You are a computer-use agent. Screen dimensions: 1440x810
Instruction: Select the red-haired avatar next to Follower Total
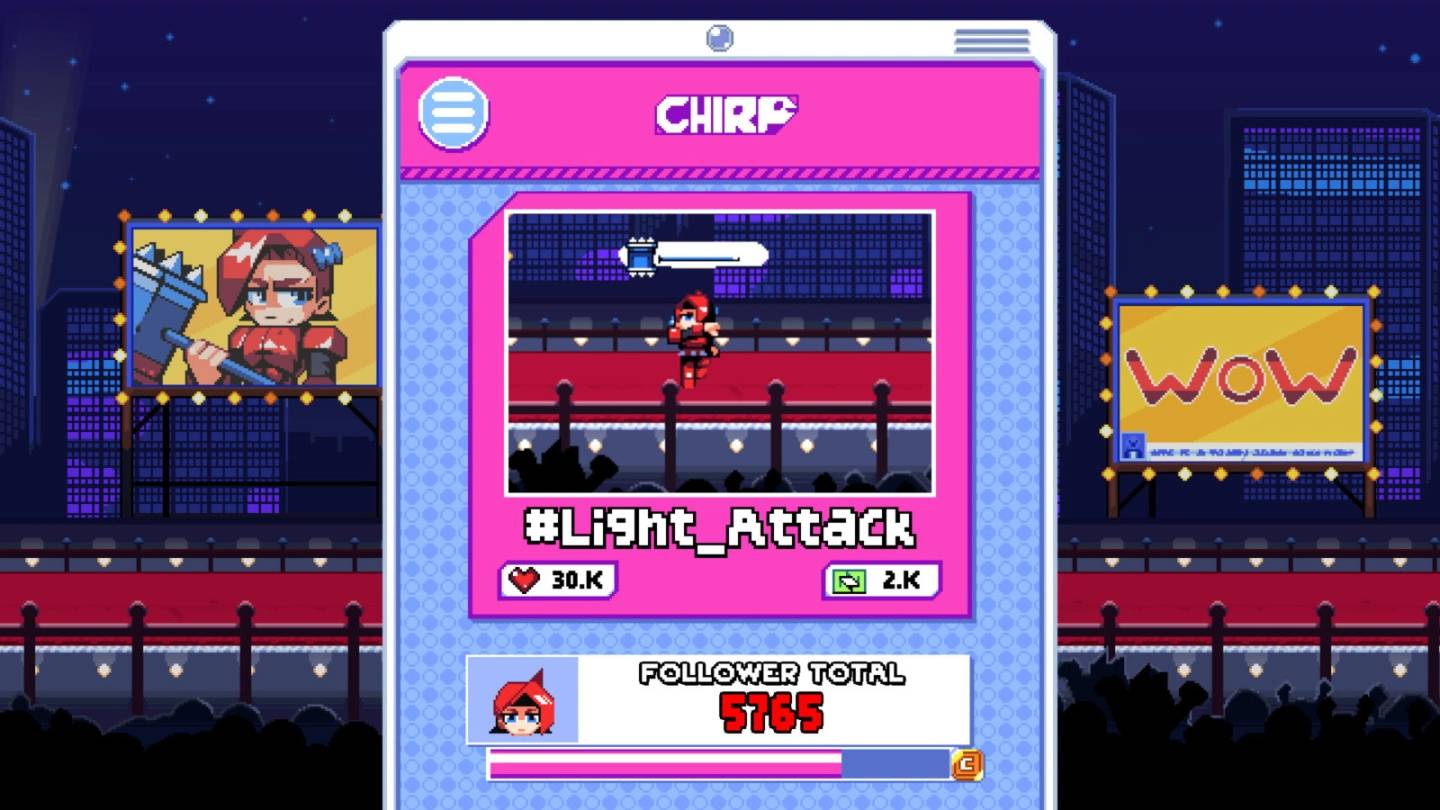(521, 700)
